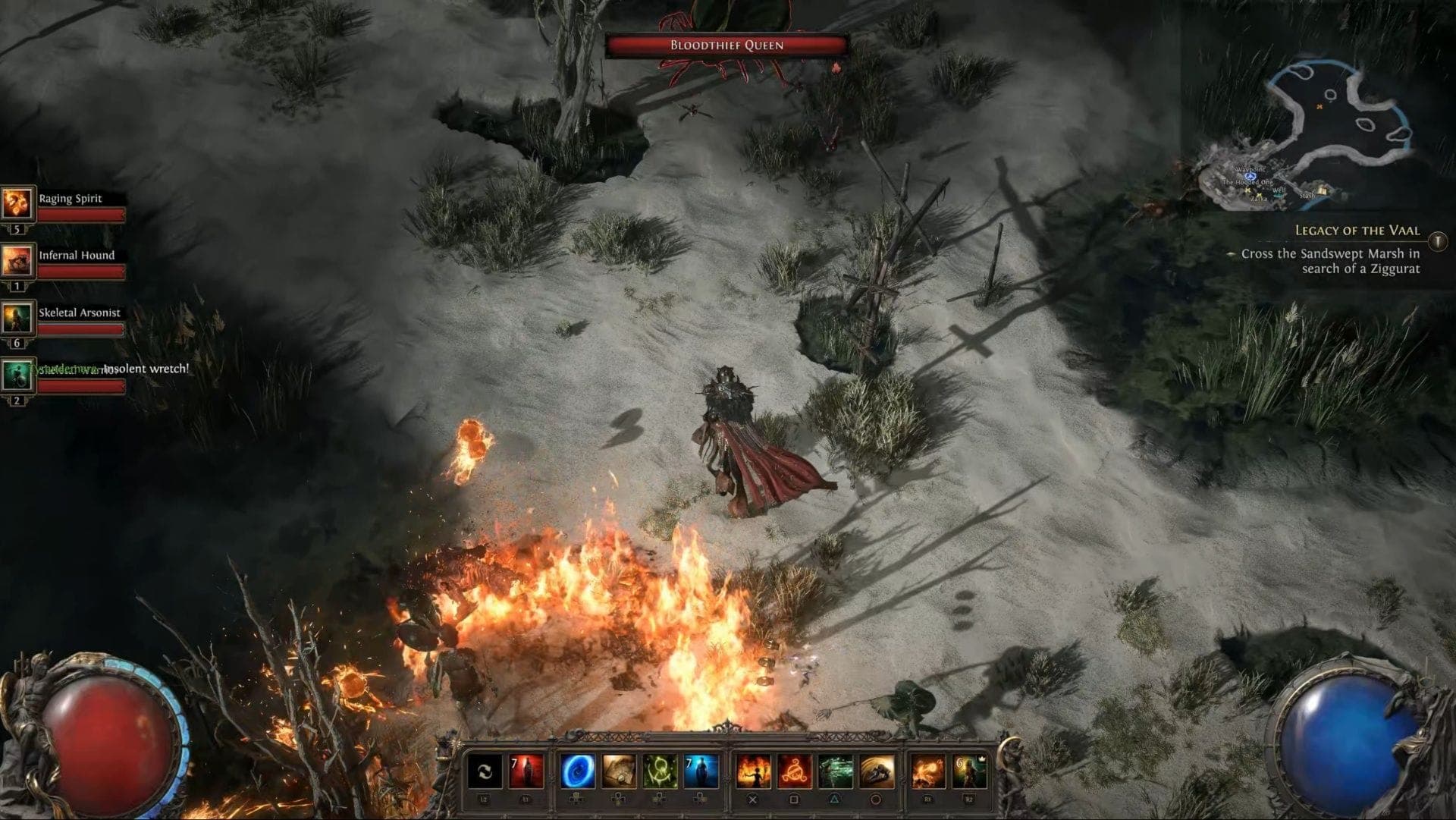
Task: Expand the Legacy of the Vaal quest entry
Action: pos(1357,231)
